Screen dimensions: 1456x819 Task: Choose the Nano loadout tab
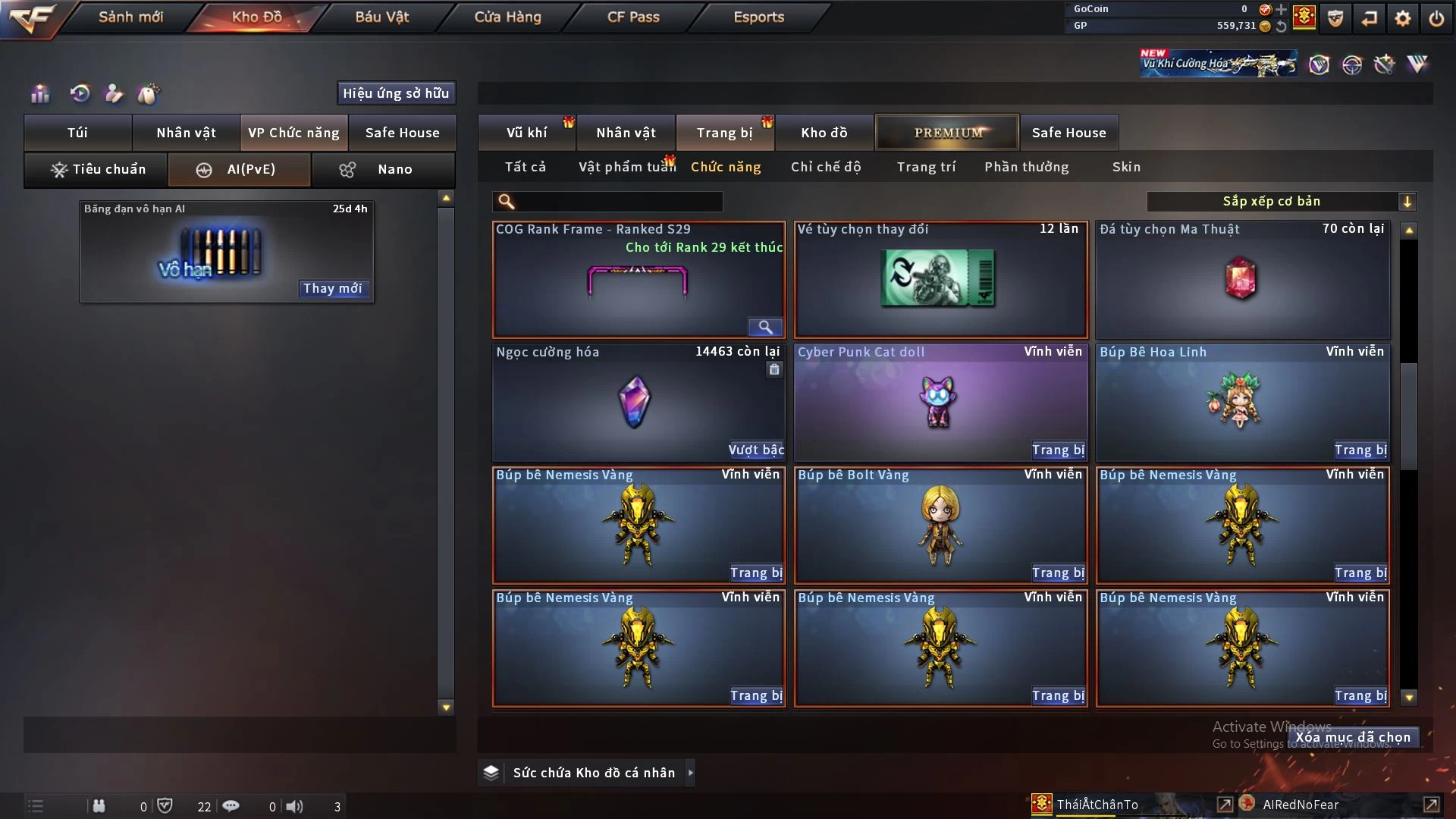point(384,169)
